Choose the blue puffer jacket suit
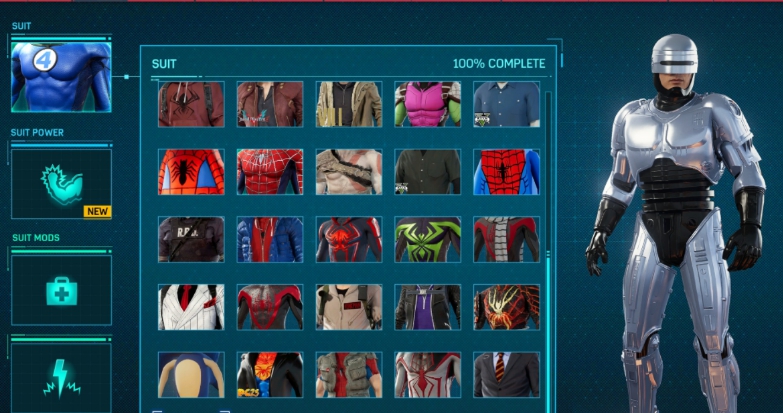Image resolution: width=783 pixels, height=413 pixels. (x=270, y=240)
